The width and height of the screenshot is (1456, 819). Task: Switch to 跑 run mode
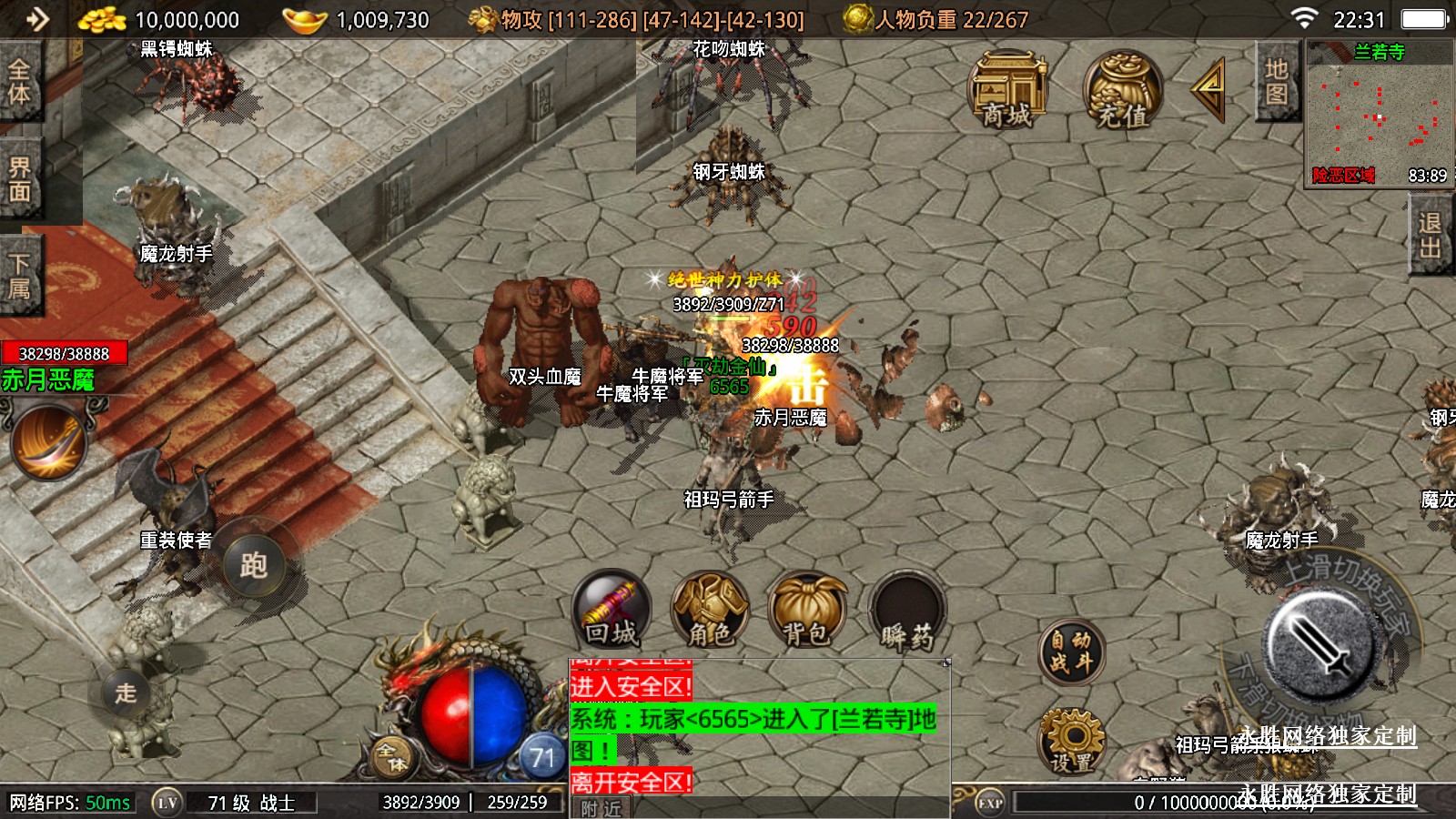click(x=253, y=565)
